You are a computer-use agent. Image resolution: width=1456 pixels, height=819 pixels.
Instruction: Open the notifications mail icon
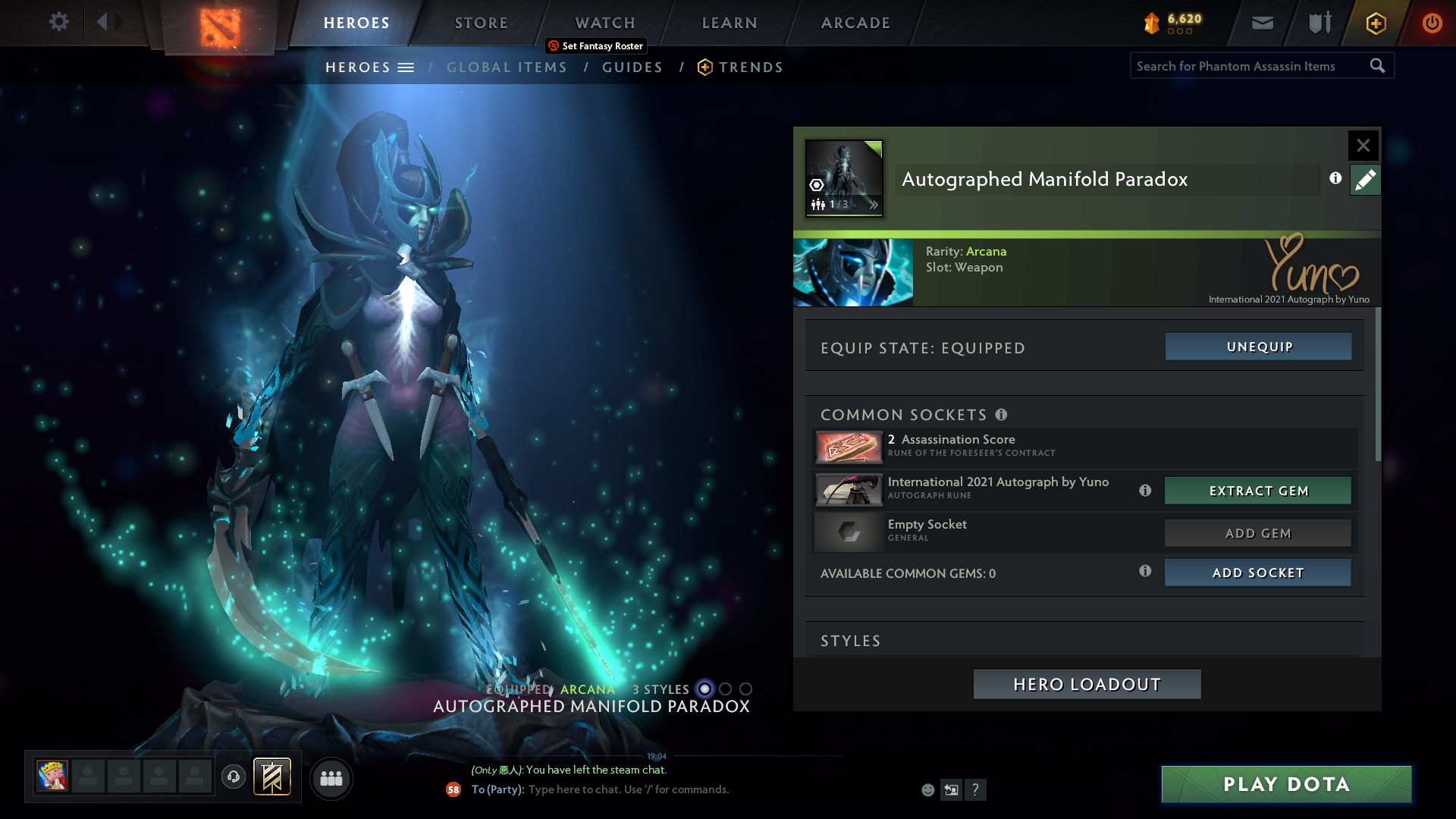click(x=1262, y=23)
